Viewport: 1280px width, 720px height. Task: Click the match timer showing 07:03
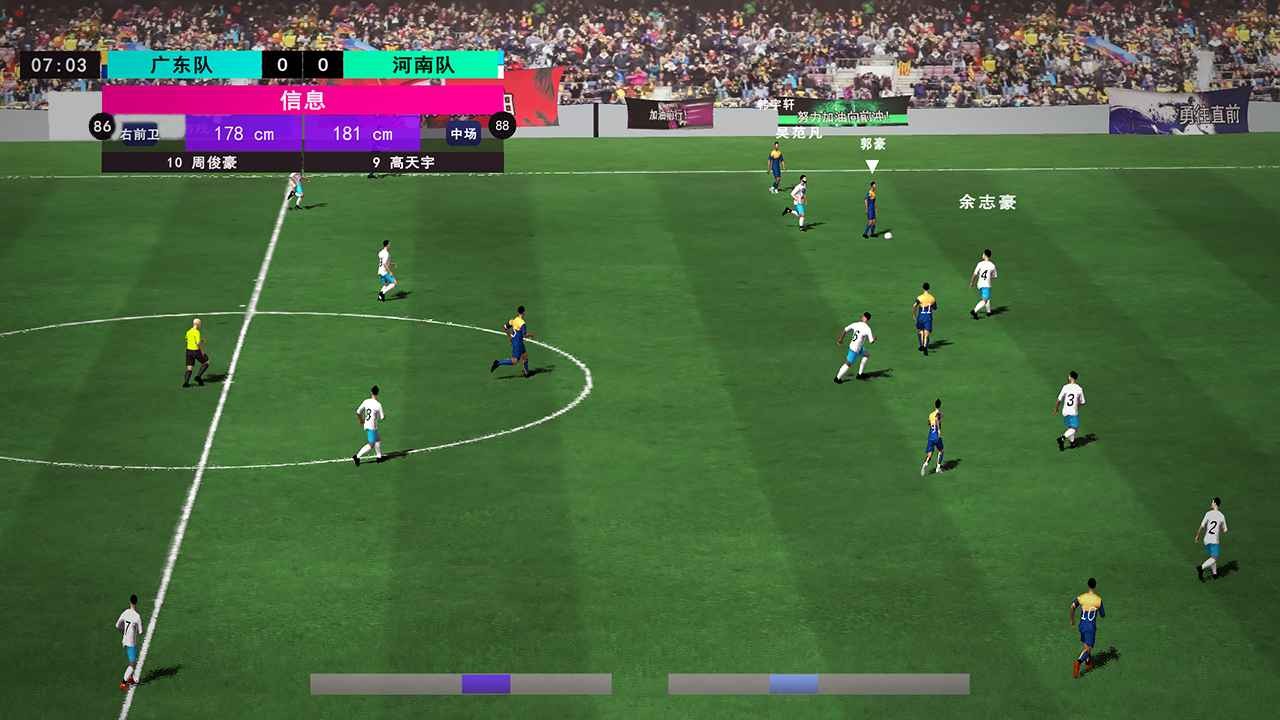63,65
